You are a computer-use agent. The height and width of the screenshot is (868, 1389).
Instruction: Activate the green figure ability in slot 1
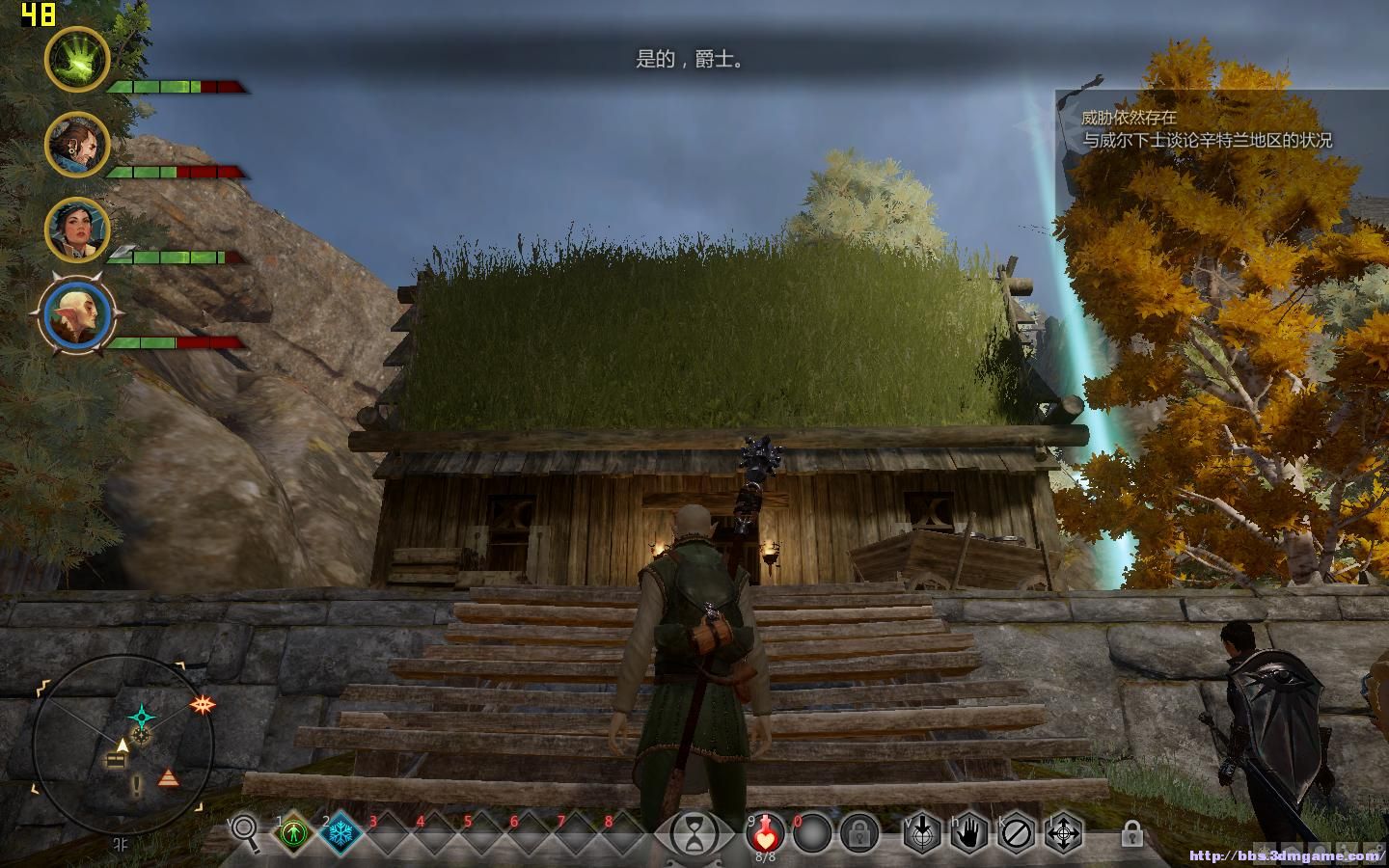[293, 832]
